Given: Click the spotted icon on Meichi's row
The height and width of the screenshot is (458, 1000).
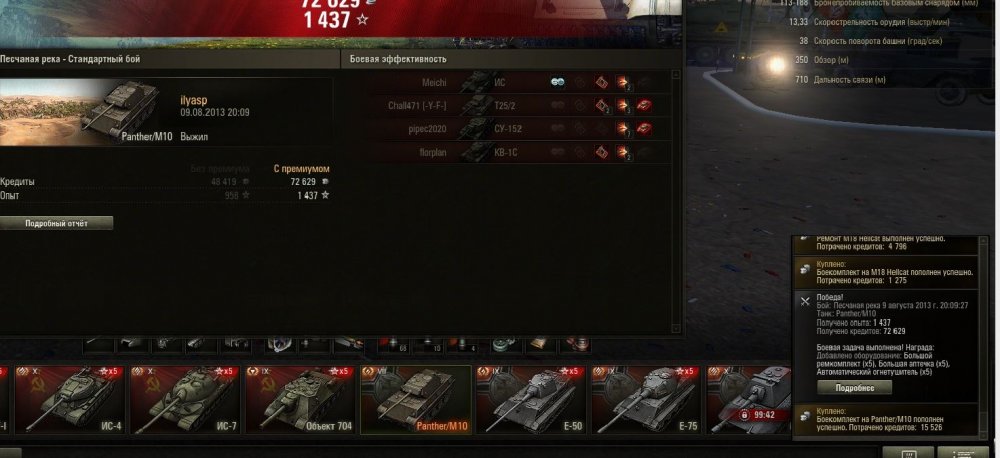Looking at the screenshot, I should [x=558, y=82].
